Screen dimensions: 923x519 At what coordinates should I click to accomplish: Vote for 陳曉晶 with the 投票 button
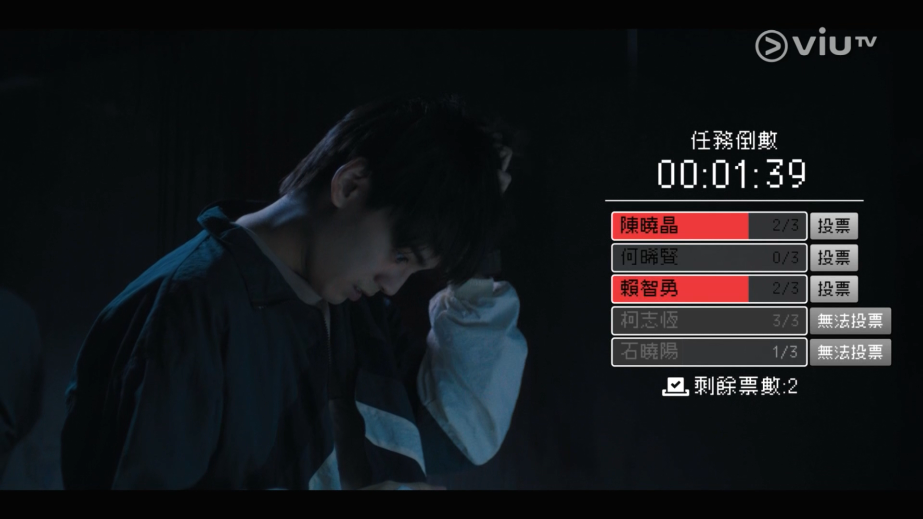[x=833, y=226]
